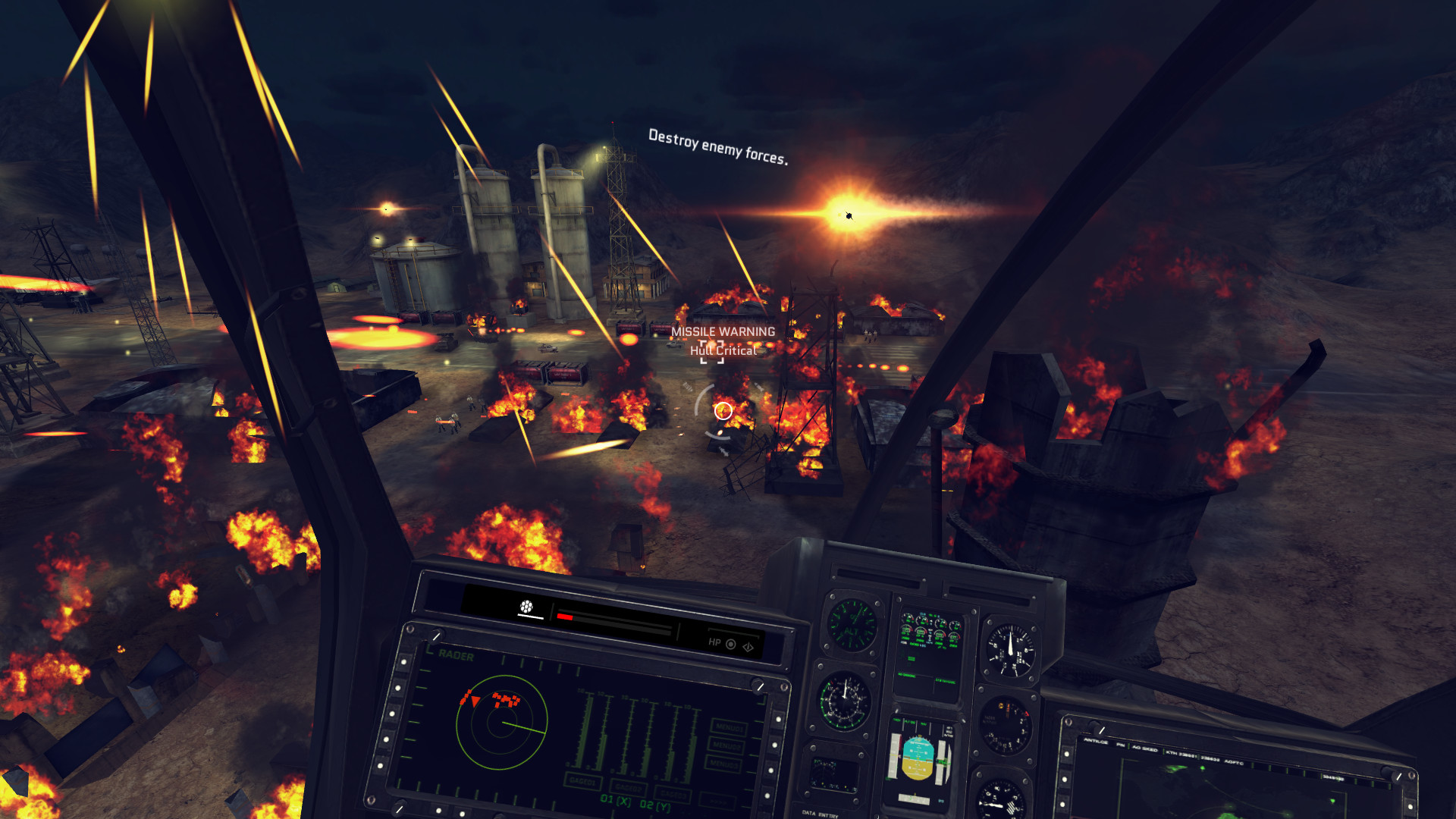Switch to the 02 (Y) tab
Viewport: 1456px width, 819px height.
tap(657, 806)
